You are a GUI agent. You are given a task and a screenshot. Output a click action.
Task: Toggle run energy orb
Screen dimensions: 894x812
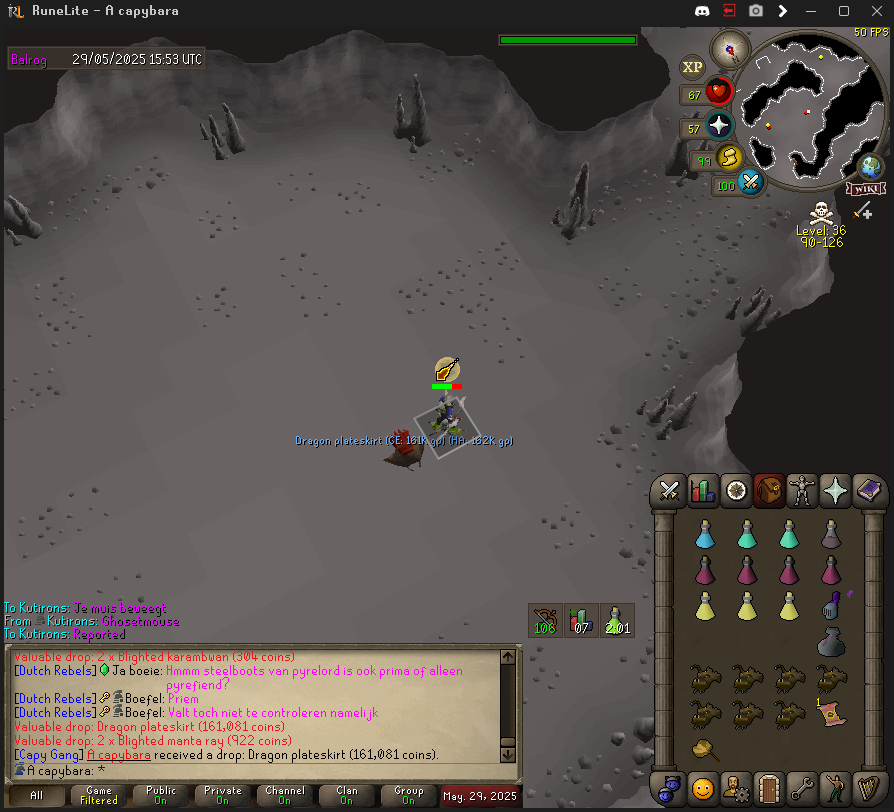tap(729, 157)
